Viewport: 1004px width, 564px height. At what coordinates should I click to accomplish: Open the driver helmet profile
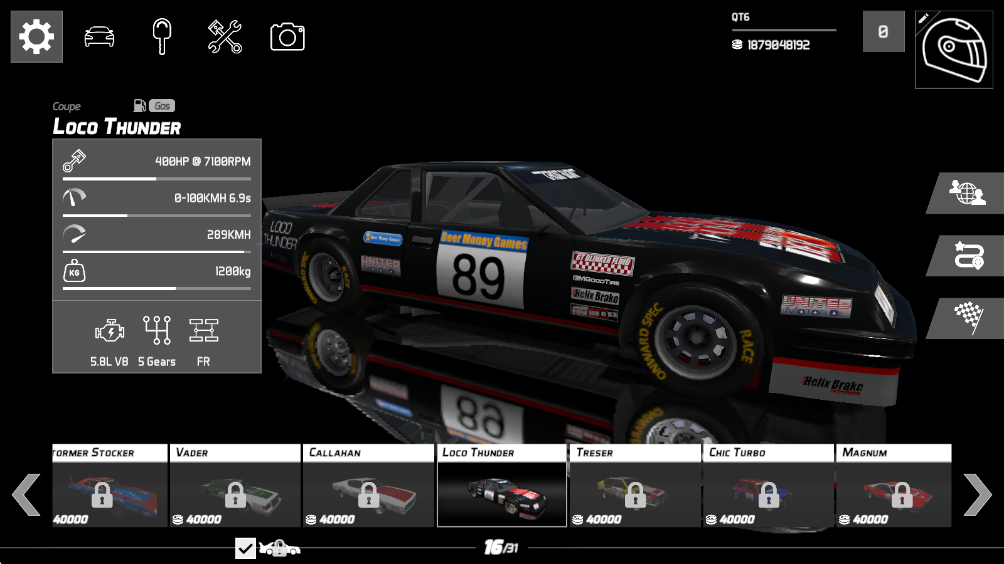click(x=953, y=49)
